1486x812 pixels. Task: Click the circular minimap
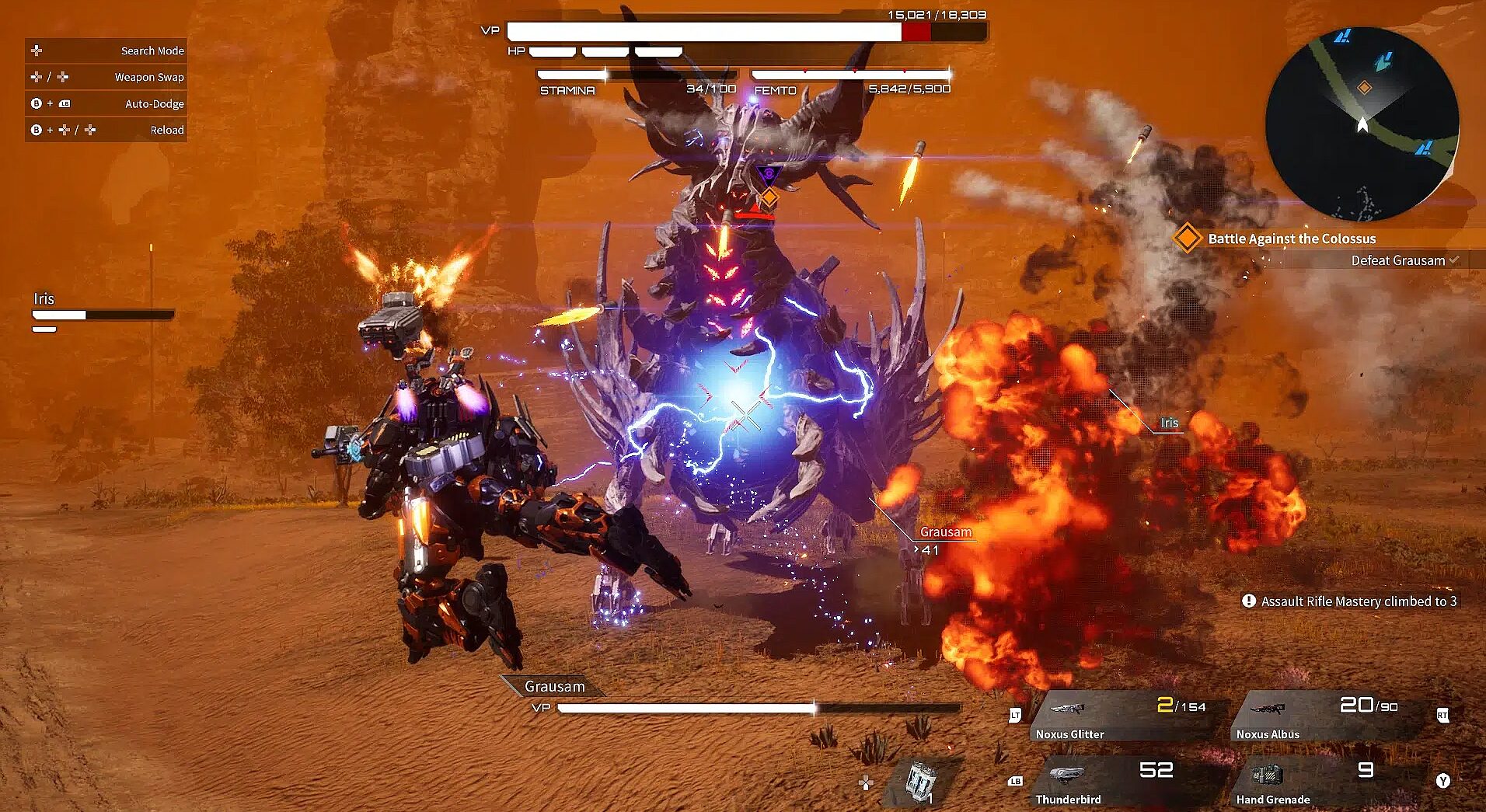[1362, 124]
